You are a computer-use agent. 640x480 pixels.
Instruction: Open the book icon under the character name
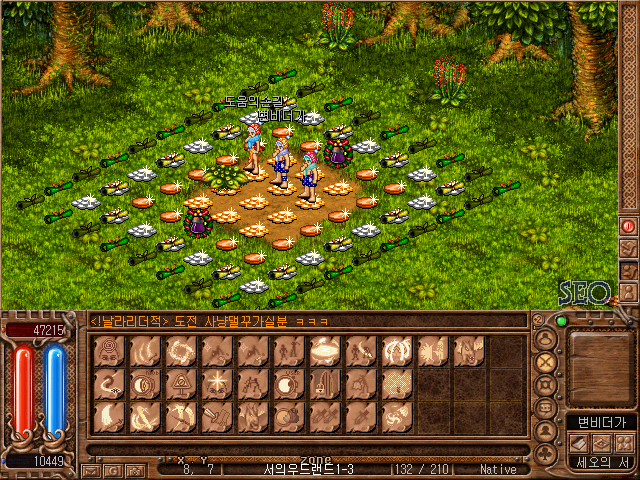pyautogui.click(x=580, y=441)
